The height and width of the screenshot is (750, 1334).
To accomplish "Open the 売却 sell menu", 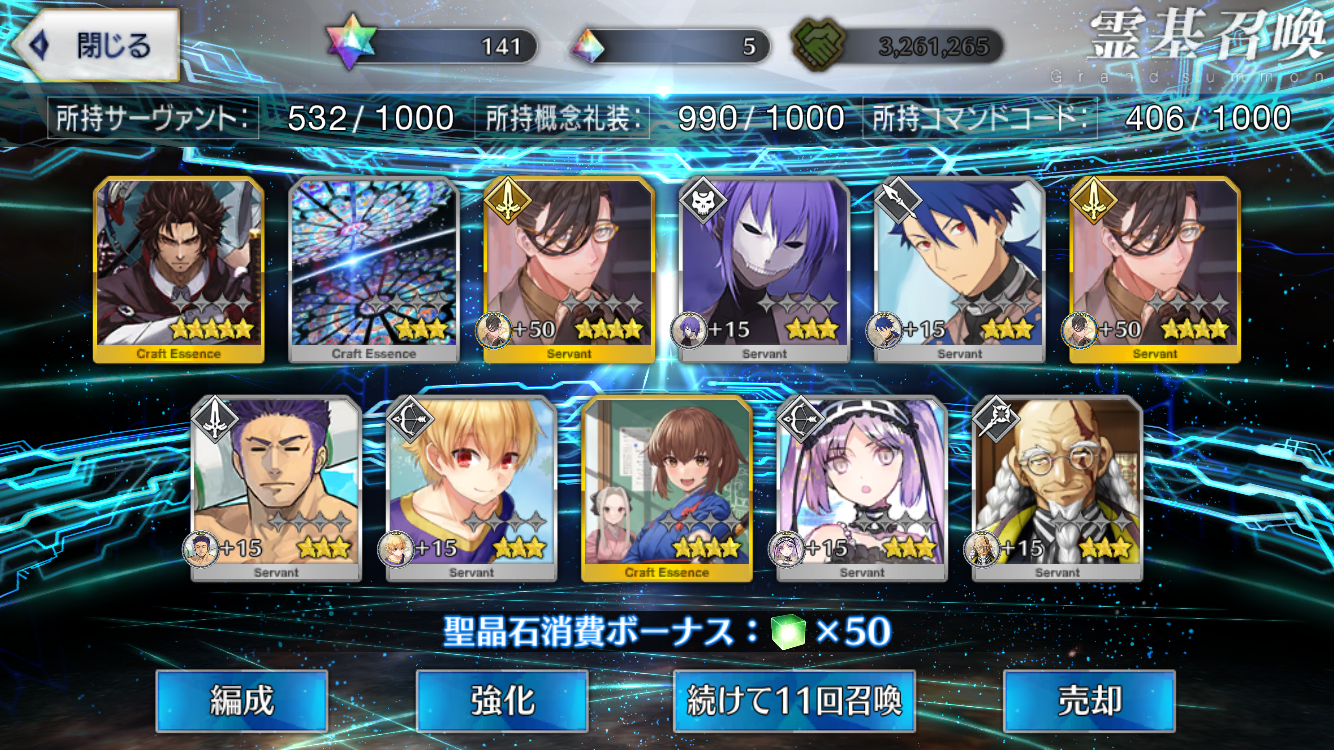I will click(1089, 701).
